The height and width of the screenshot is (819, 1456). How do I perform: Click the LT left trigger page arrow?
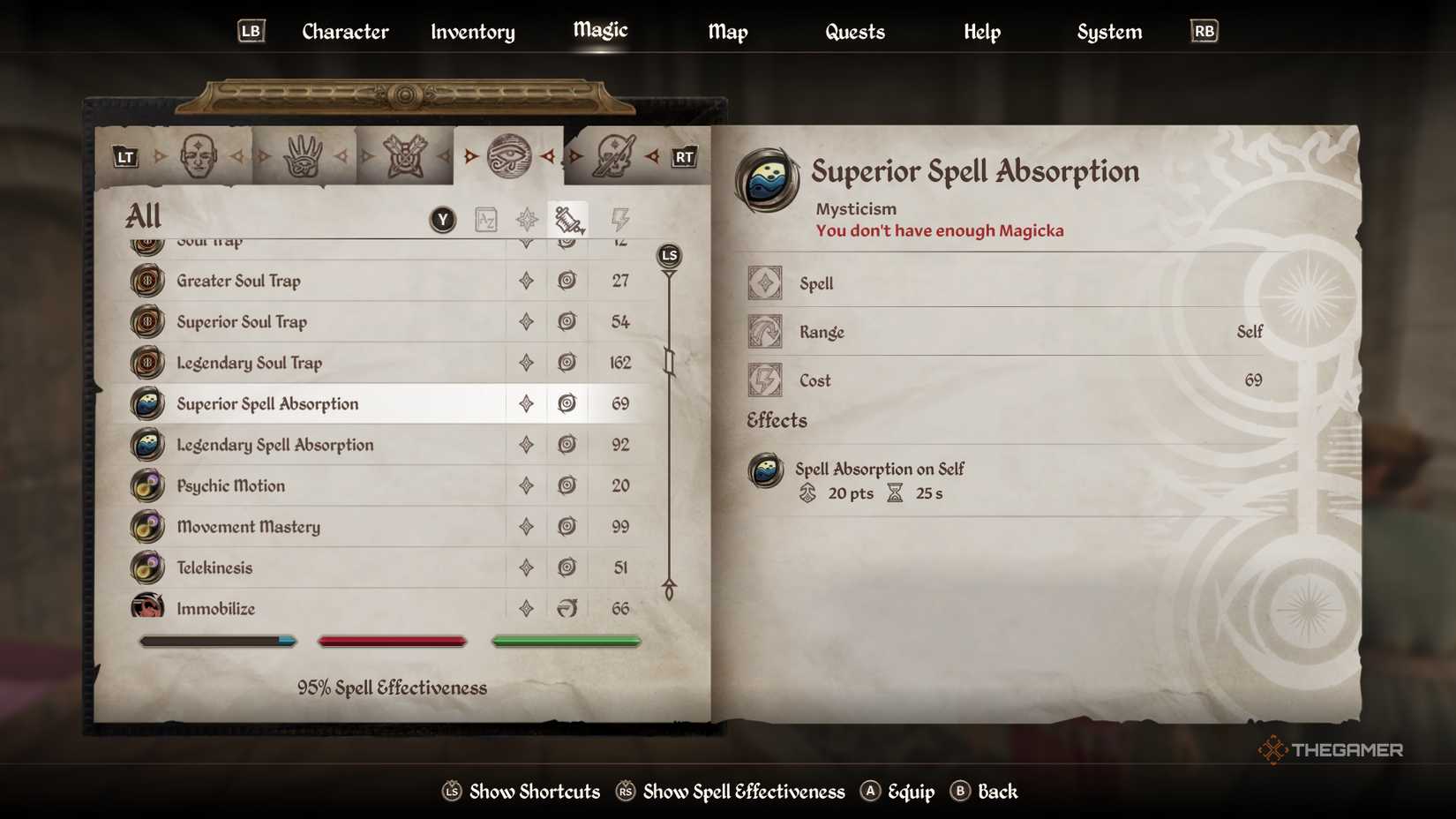[124, 156]
